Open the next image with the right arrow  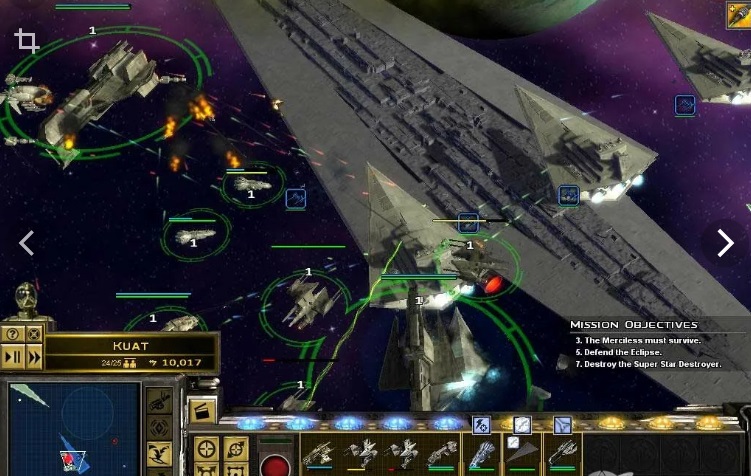point(726,242)
